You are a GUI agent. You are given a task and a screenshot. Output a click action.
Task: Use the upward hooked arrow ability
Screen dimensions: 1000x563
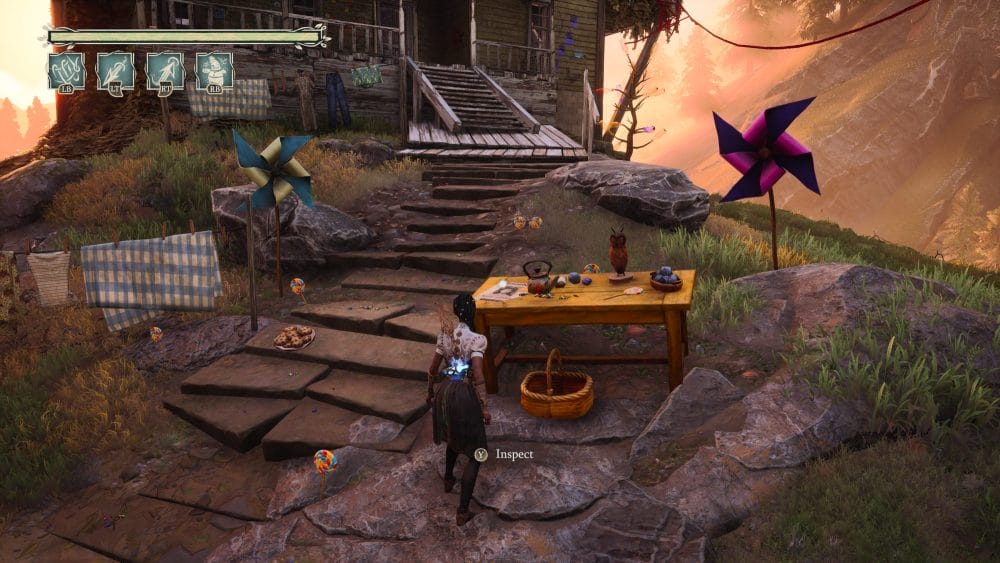[x=165, y=71]
